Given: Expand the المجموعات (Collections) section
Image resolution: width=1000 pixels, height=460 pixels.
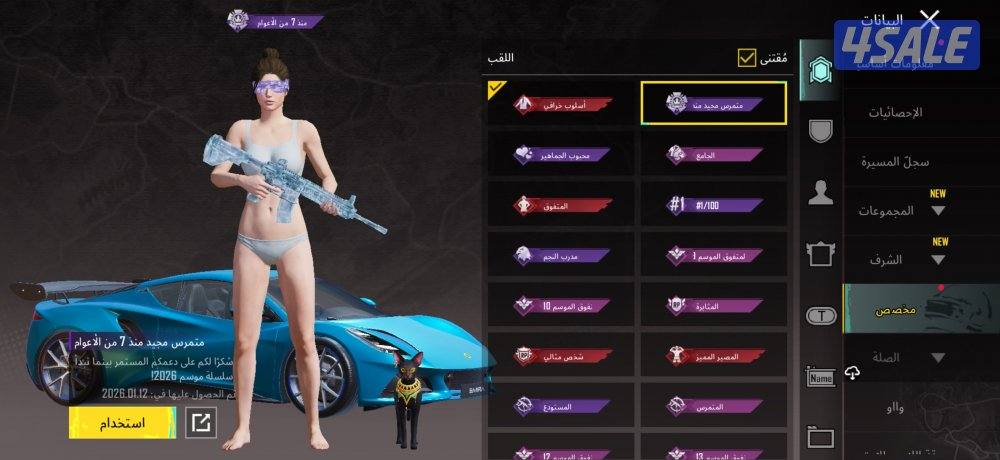Looking at the screenshot, I should (900, 210).
